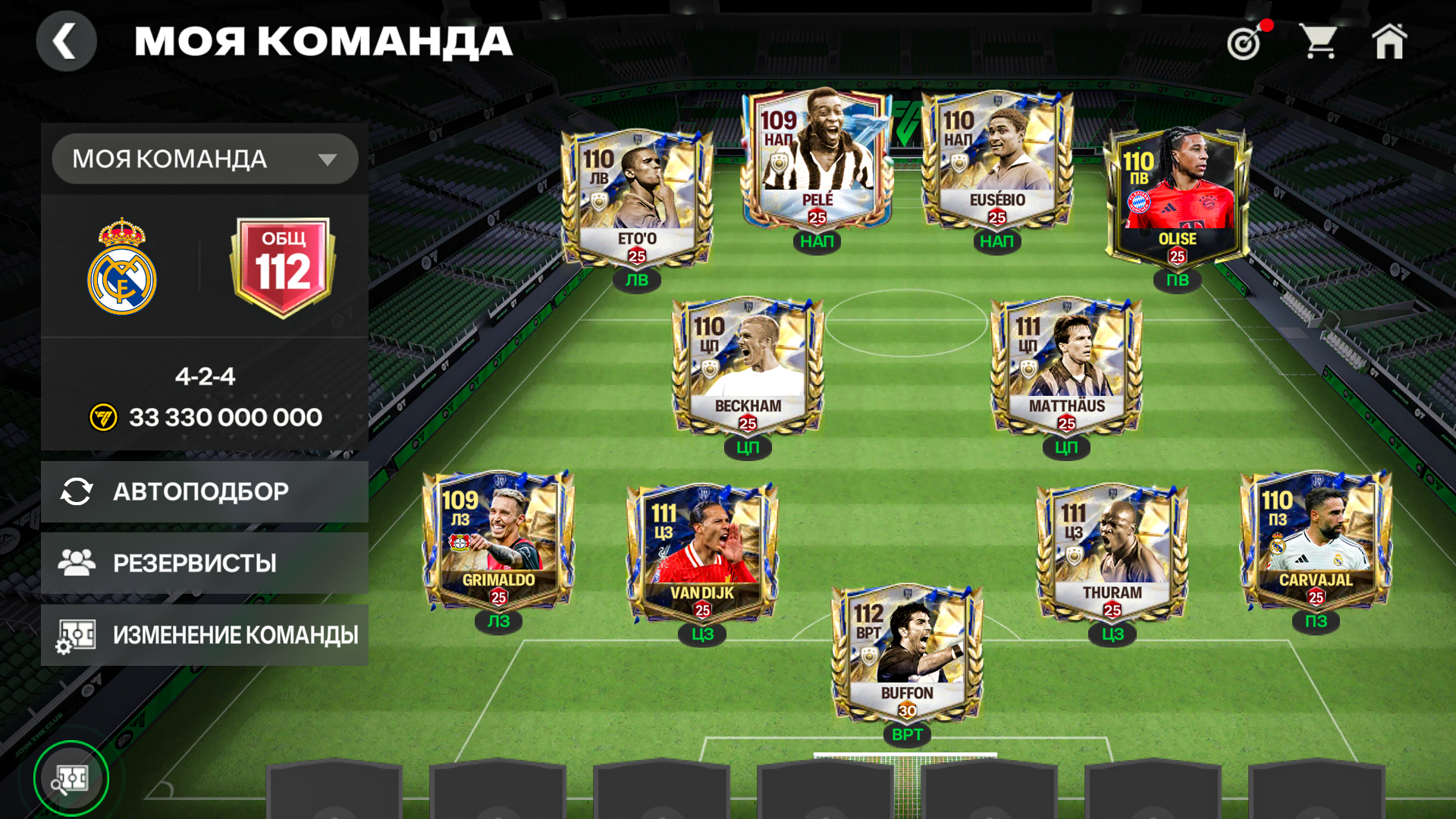Select the Buffon goalkeeper card

(907, 654)
